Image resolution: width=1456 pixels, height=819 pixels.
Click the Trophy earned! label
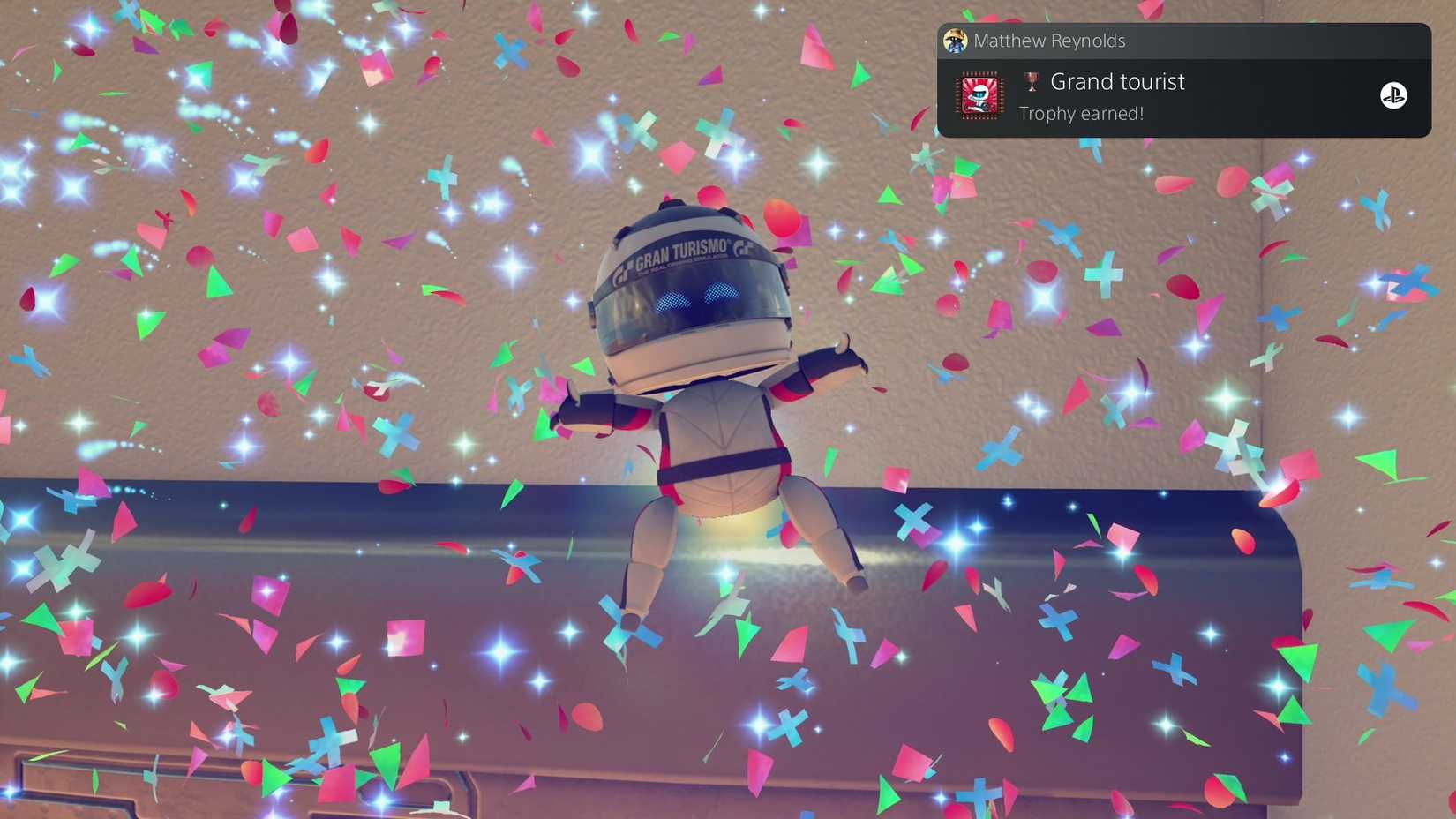(x=1081, y=113)
